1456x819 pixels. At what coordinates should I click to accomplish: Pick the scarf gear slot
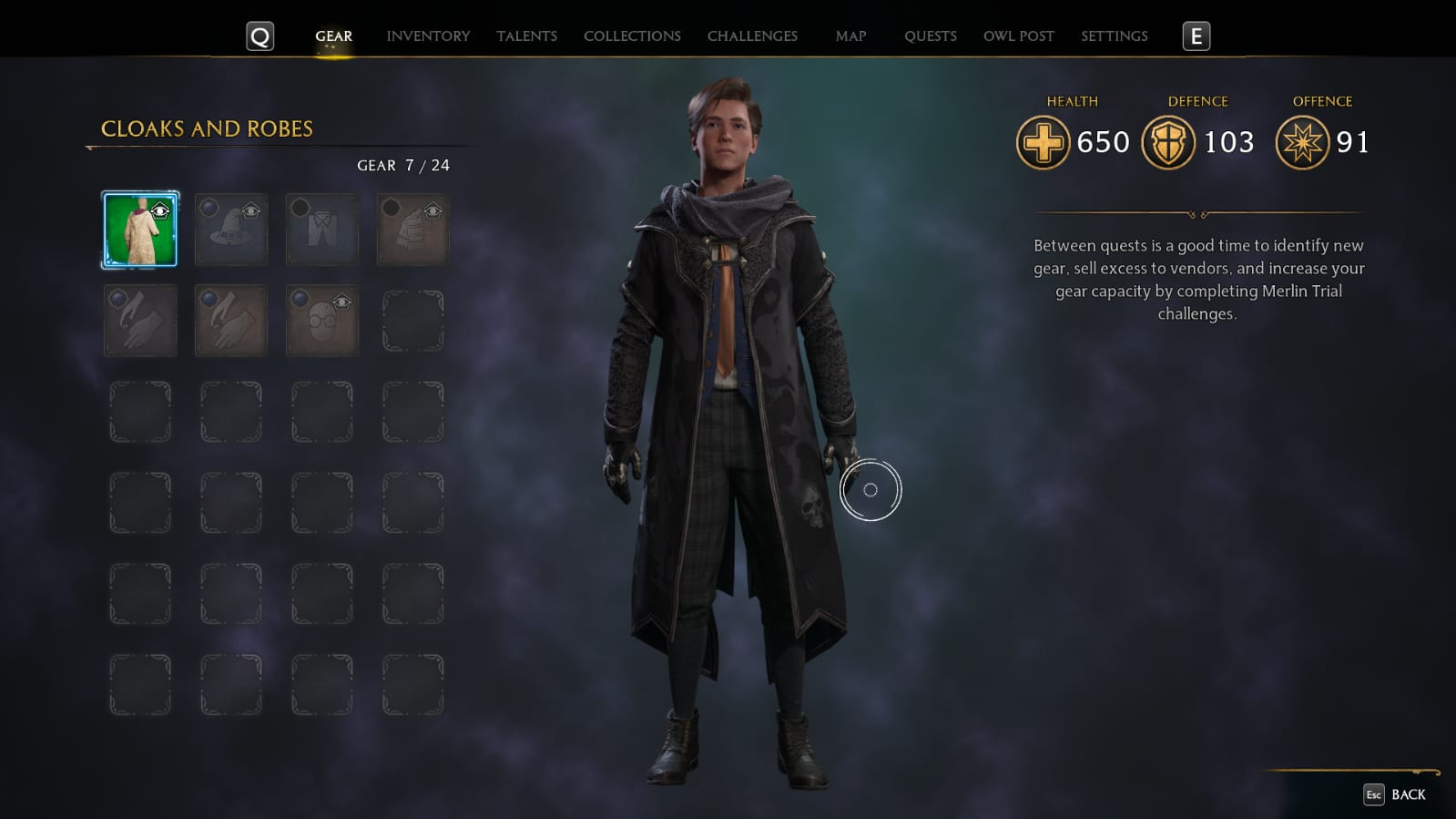point(413,230)
